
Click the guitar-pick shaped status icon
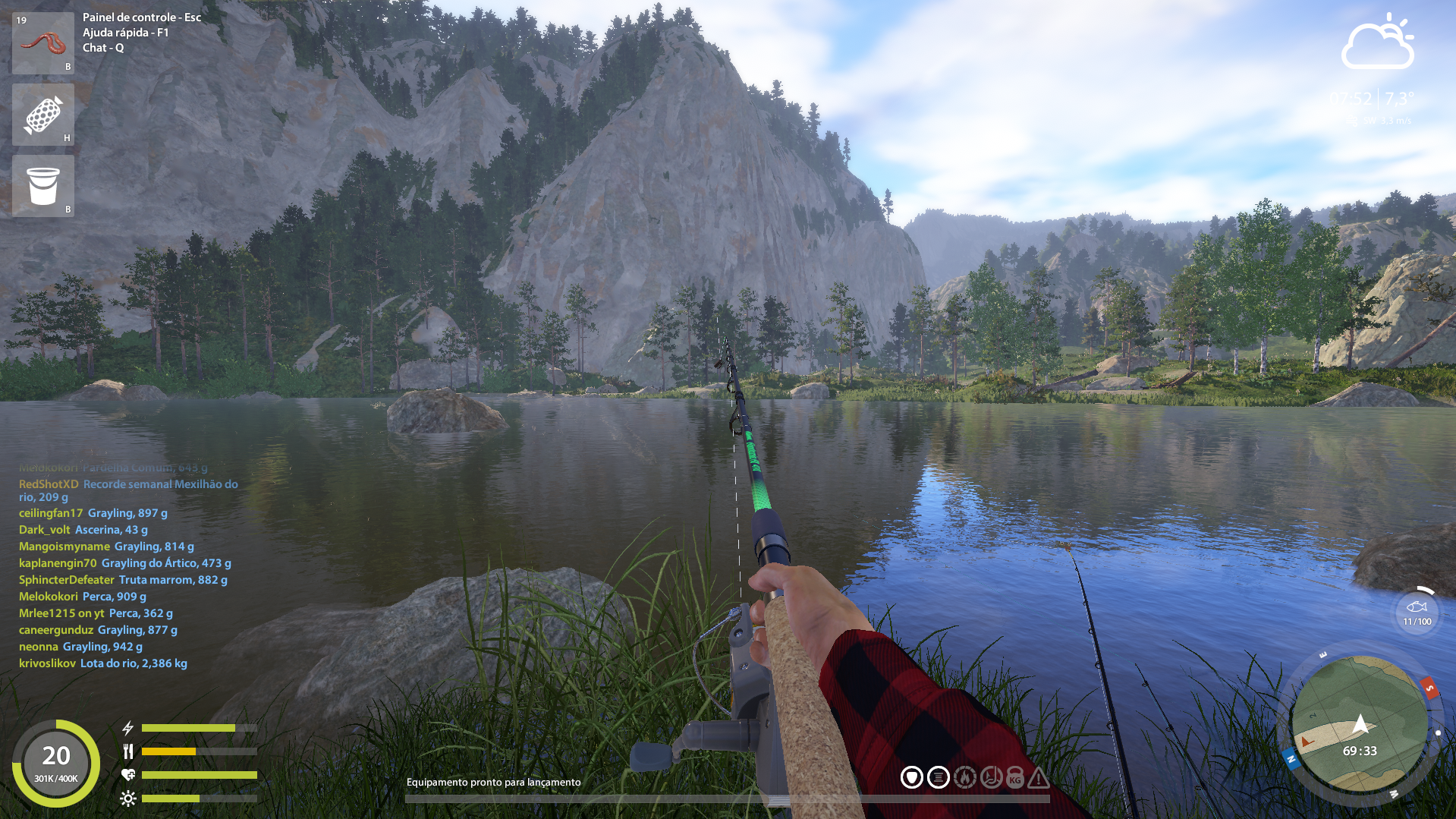coord(911,777)
